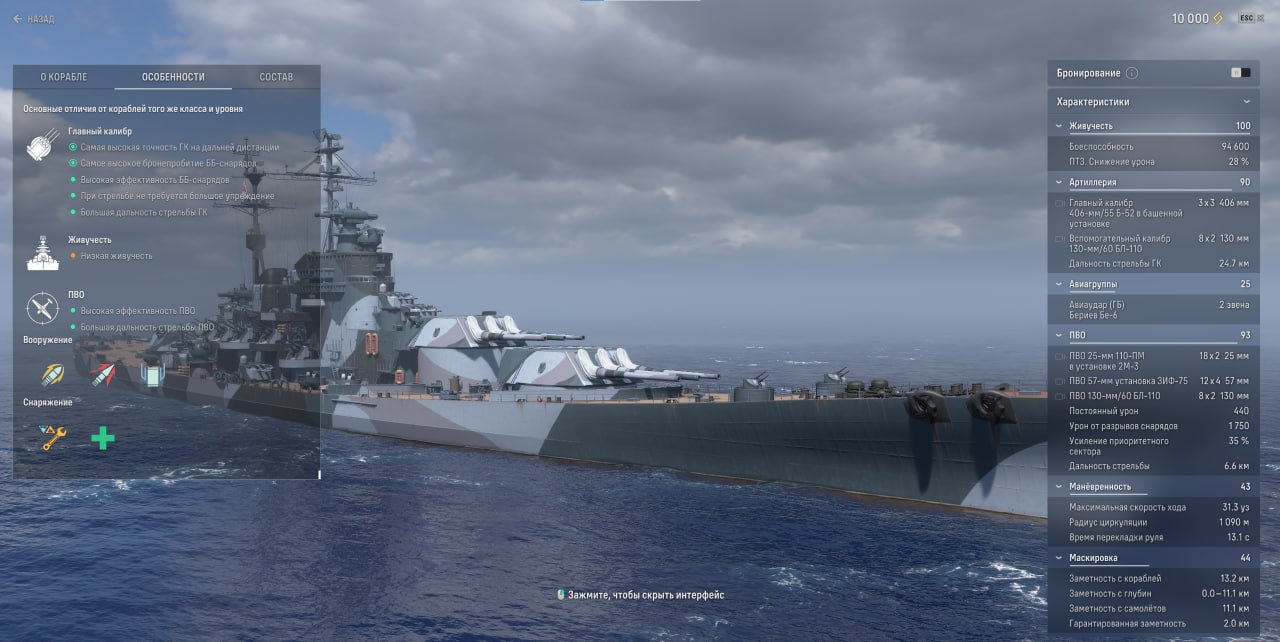The image size is (1280, 642).
Task: Collapse the Характеристики panel
Action: (x=1246, y=102)
